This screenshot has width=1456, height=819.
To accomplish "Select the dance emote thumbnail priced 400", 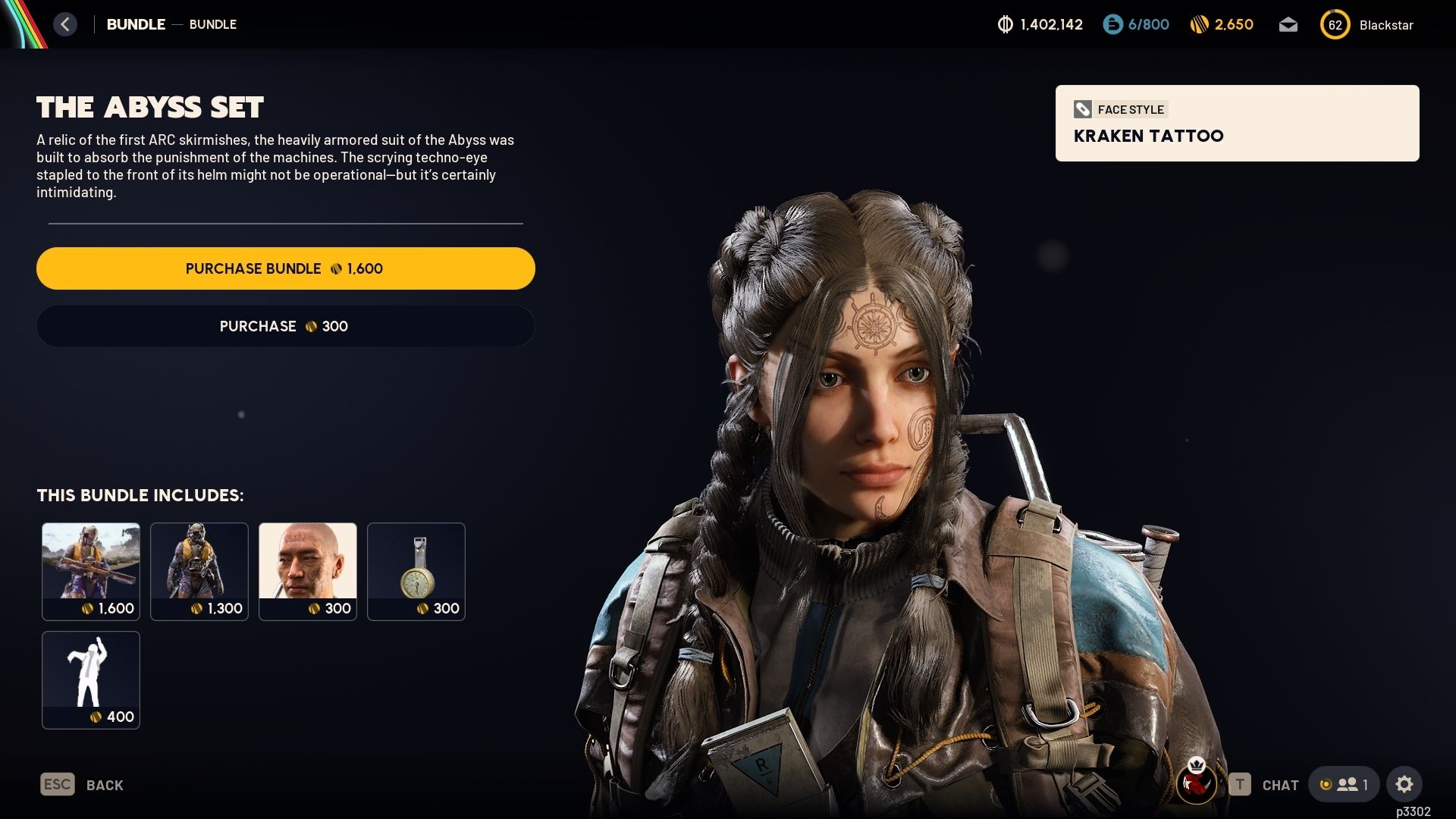I will [91, 679].
